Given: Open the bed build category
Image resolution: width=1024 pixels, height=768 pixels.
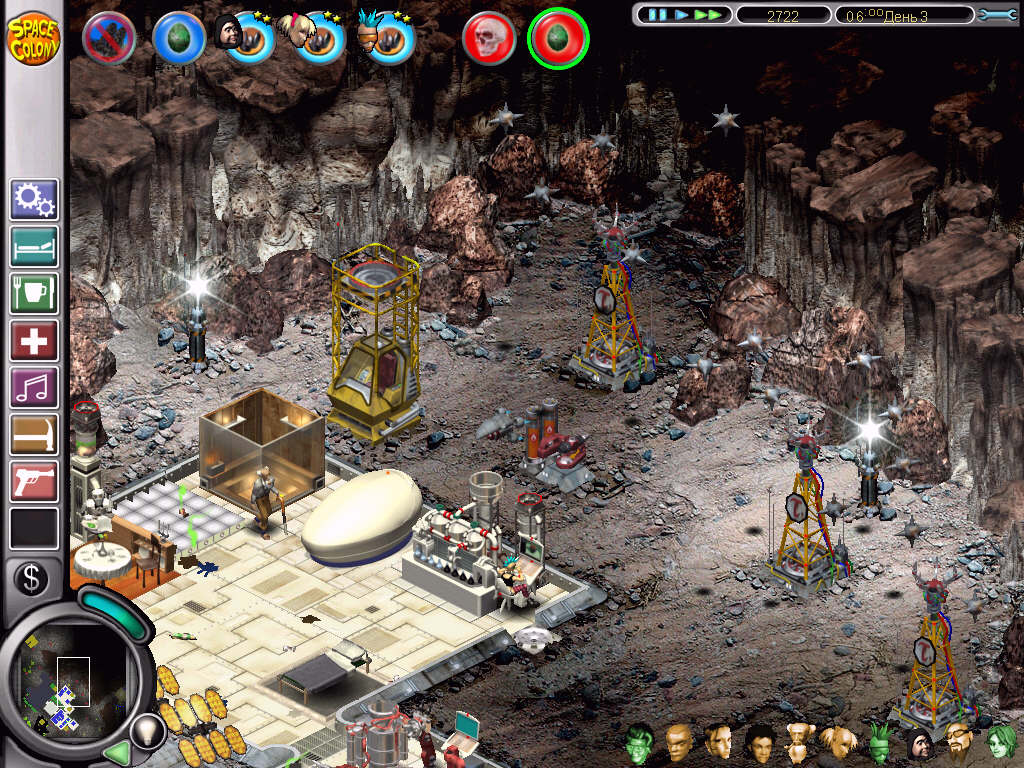Looking at the screenshot, I should click(34, 246).
